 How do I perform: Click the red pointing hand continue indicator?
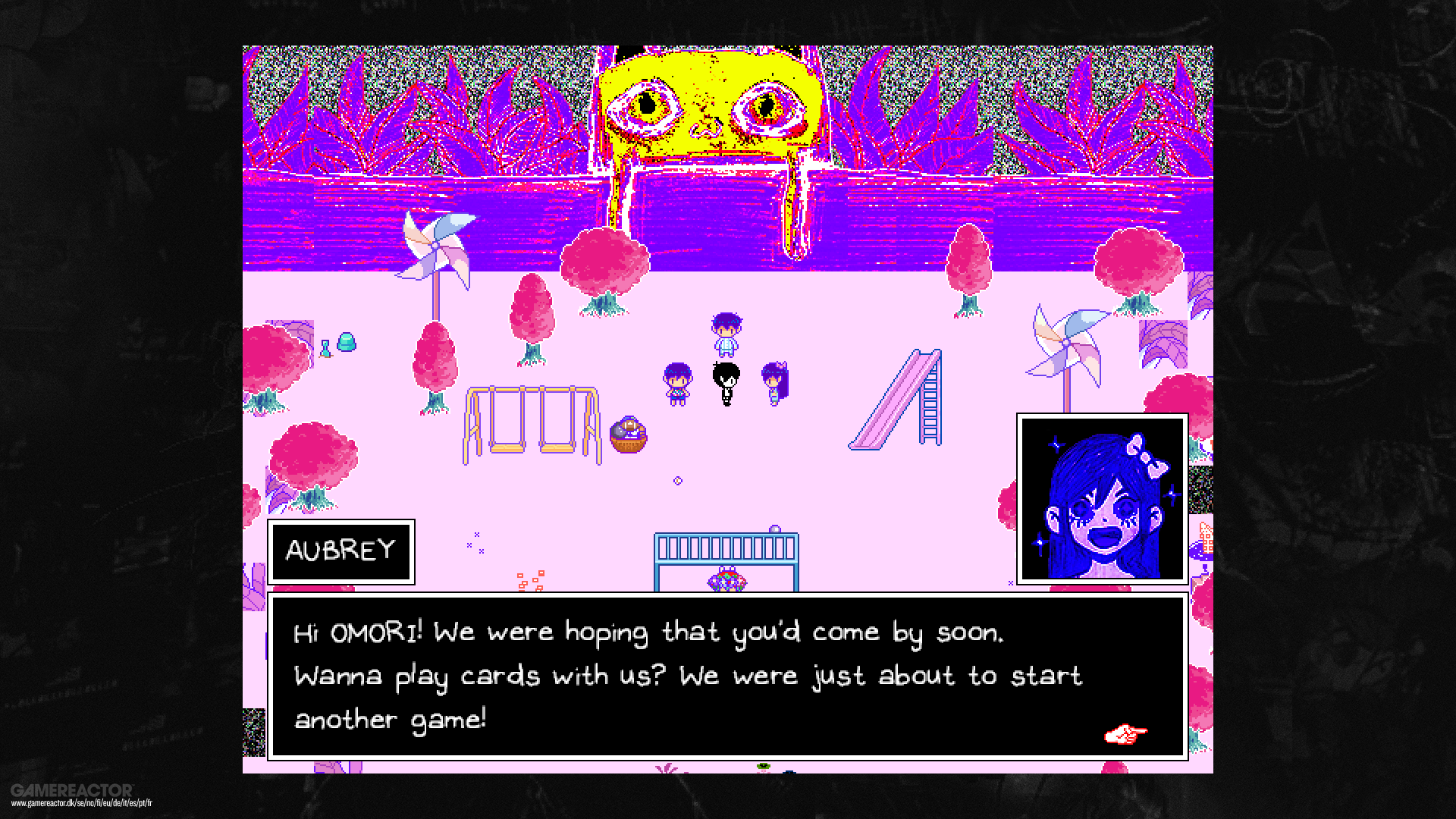tap(1125, 733)
